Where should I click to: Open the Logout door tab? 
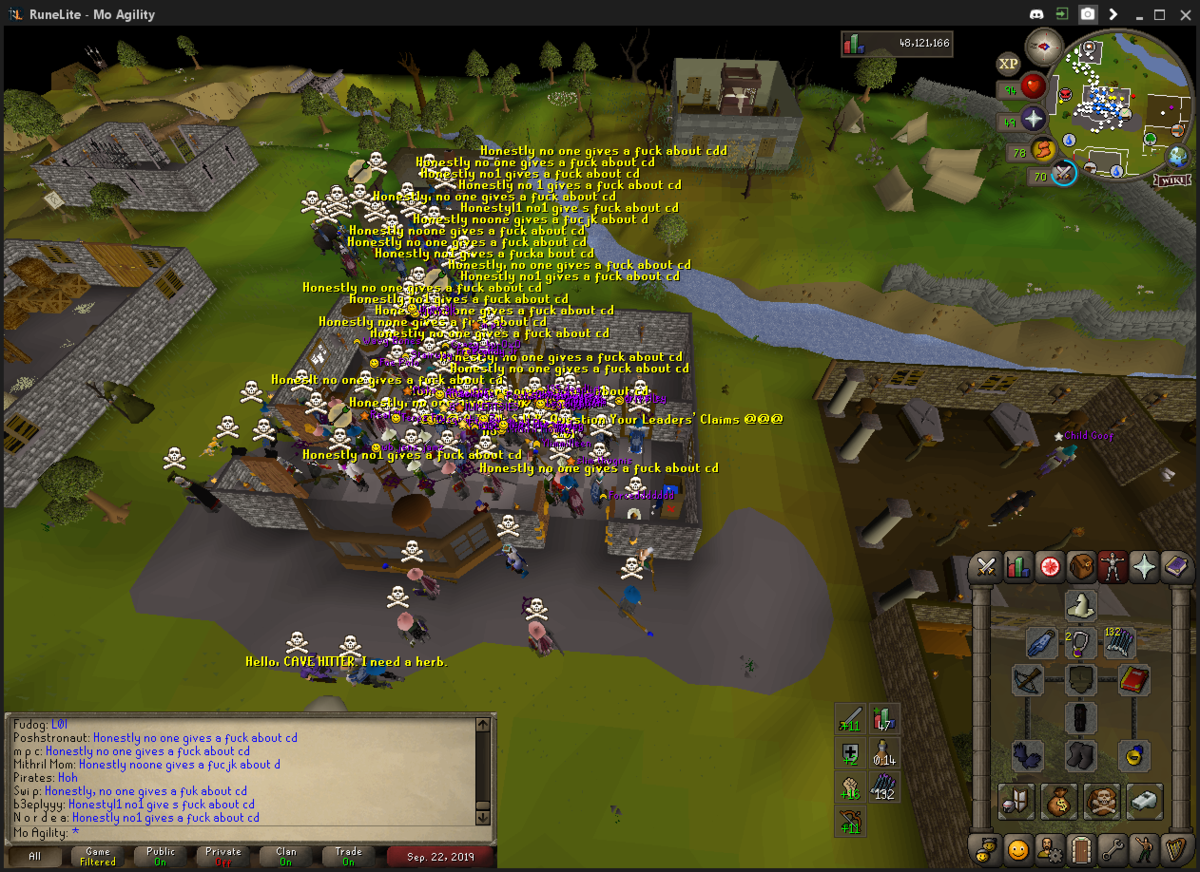[x=1081, y=851]
